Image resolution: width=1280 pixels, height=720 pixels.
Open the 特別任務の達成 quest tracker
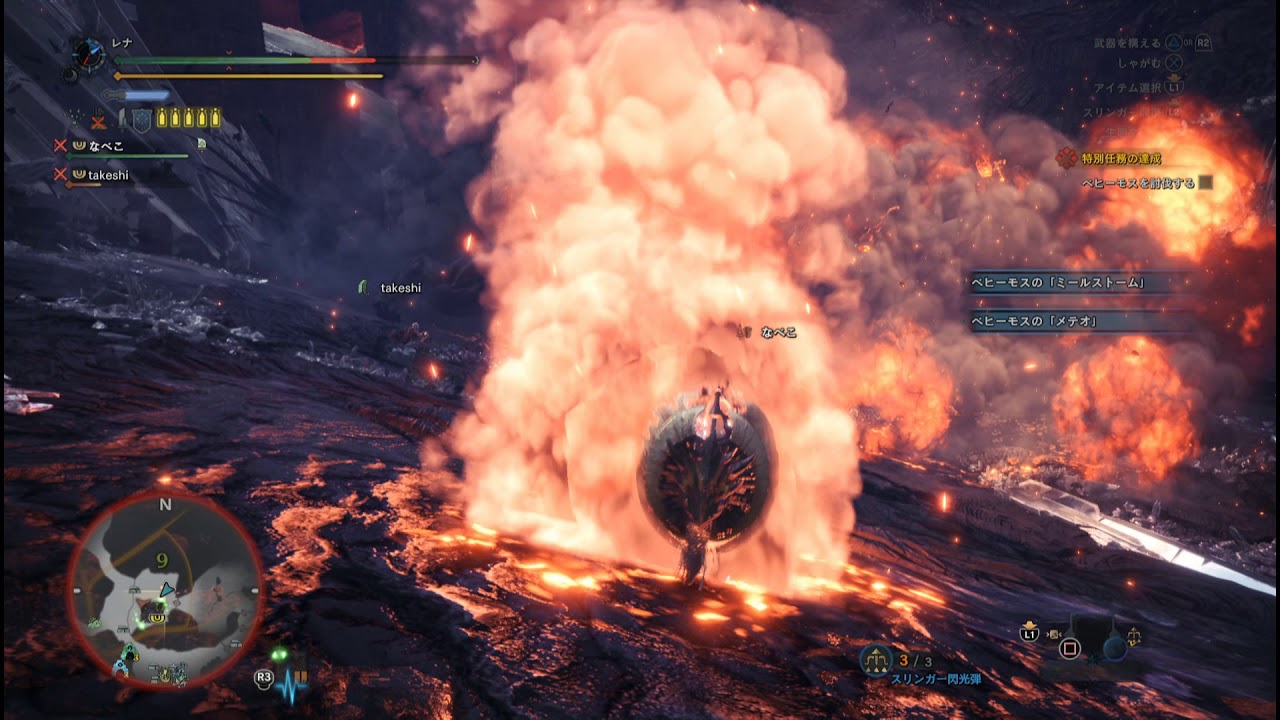pos(1120,159)
